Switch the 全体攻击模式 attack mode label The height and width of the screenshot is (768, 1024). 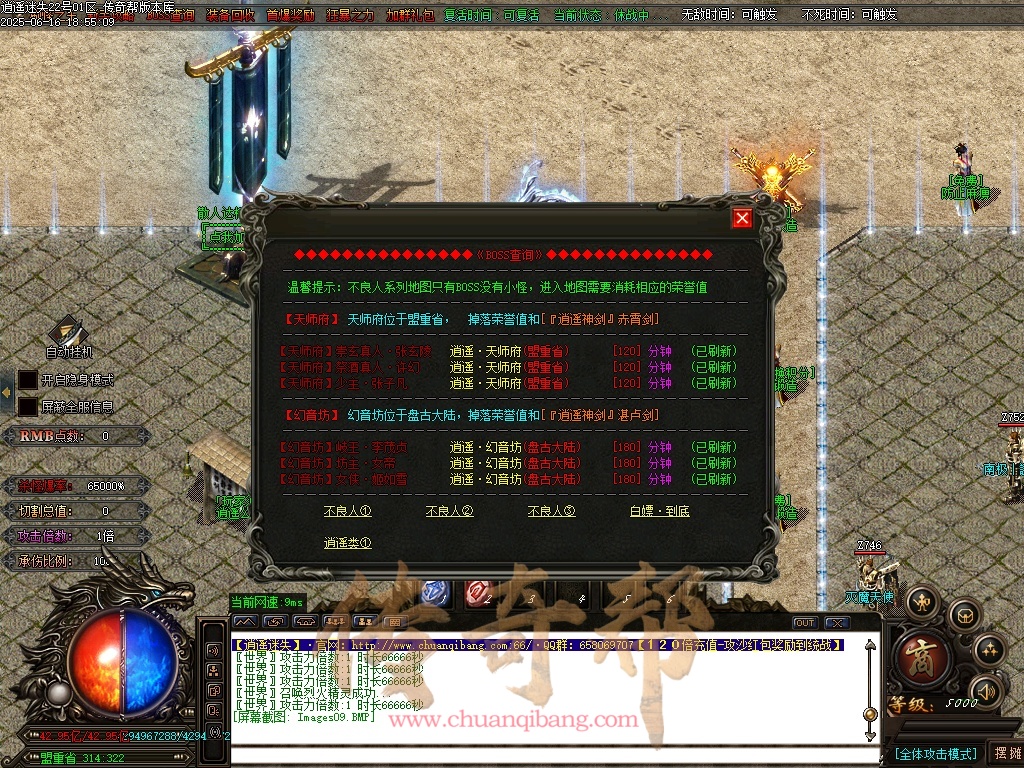[934, 753]
